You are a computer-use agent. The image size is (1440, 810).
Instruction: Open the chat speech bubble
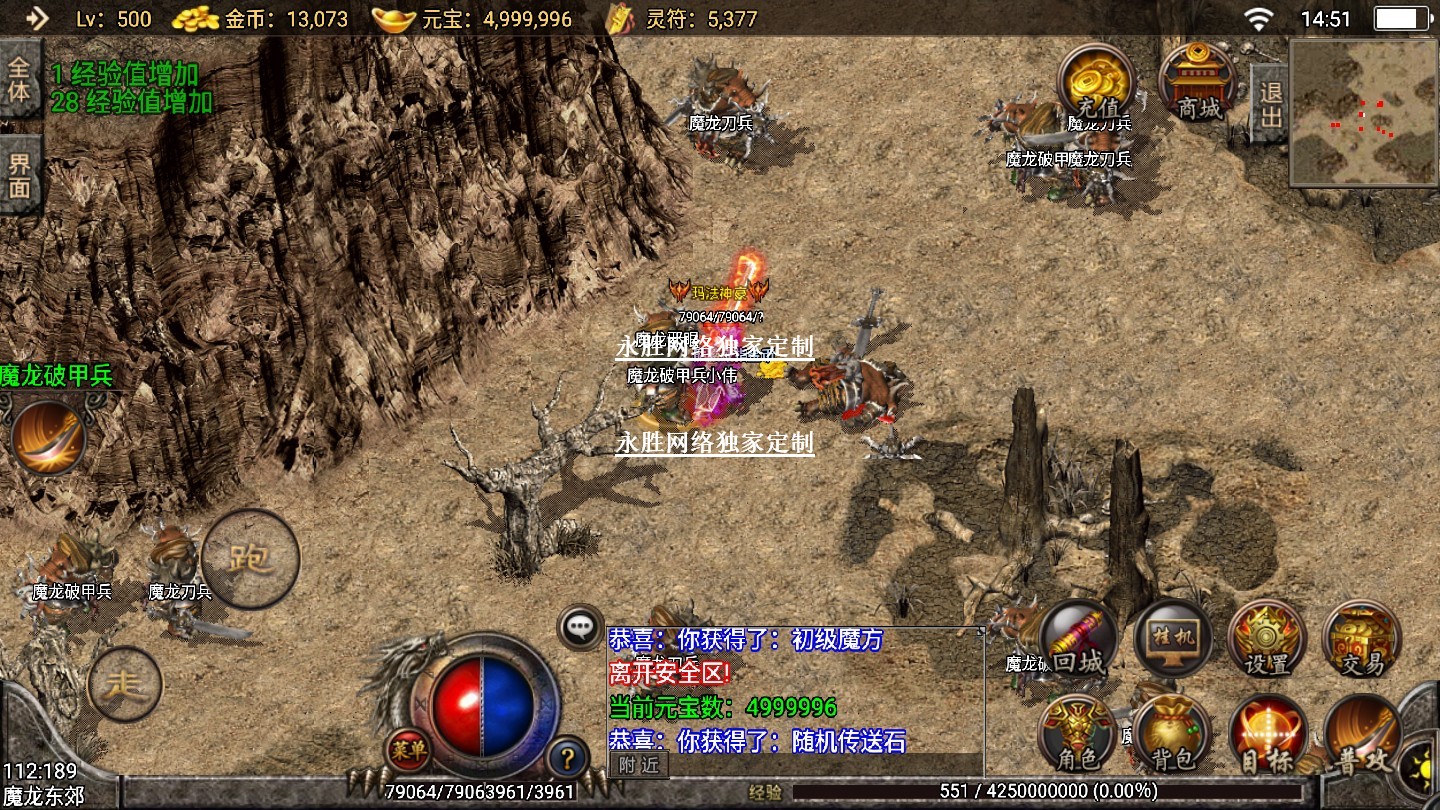coord(580,627)
